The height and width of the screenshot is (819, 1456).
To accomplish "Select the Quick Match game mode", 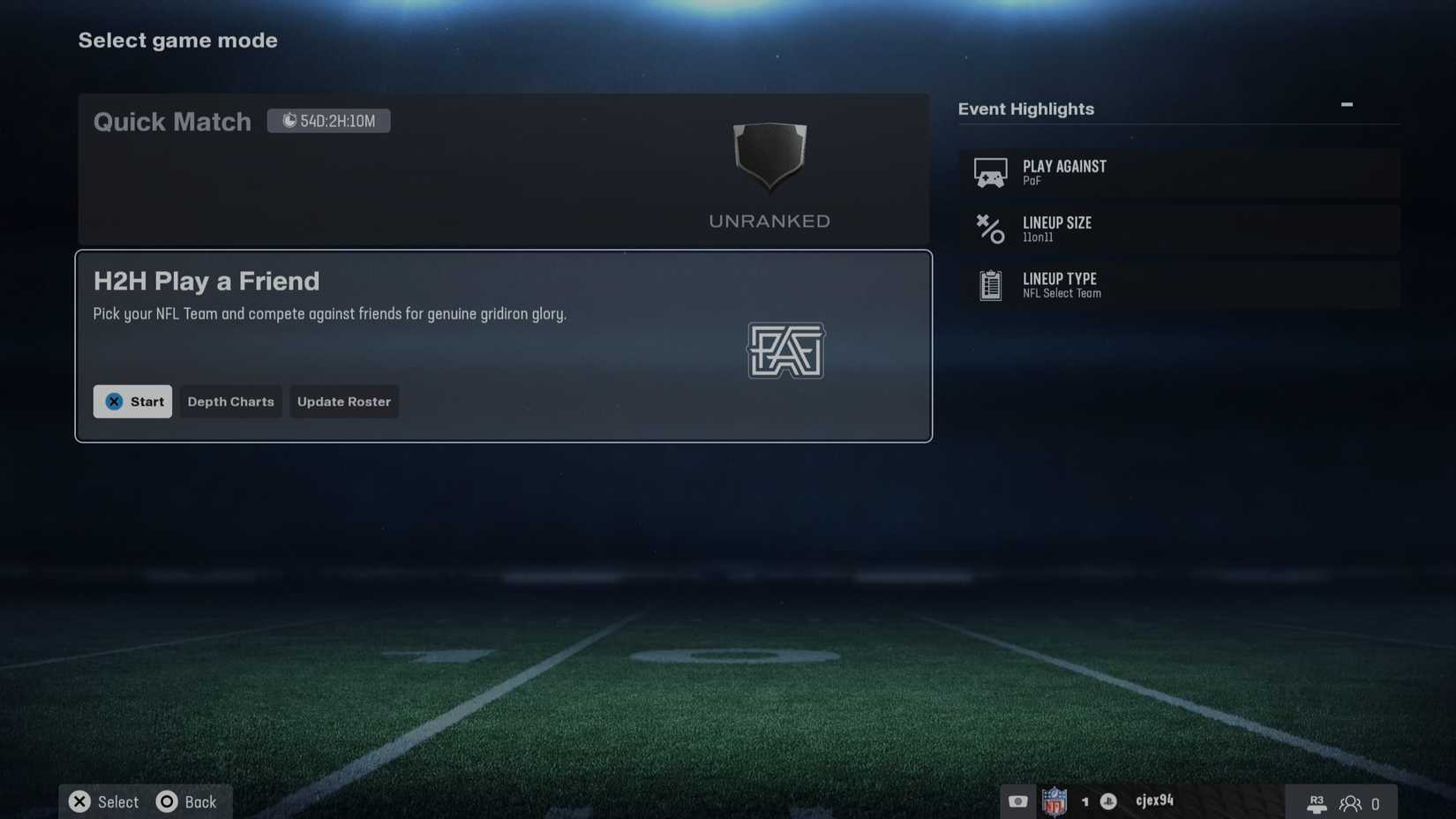I will coord(503,168).
